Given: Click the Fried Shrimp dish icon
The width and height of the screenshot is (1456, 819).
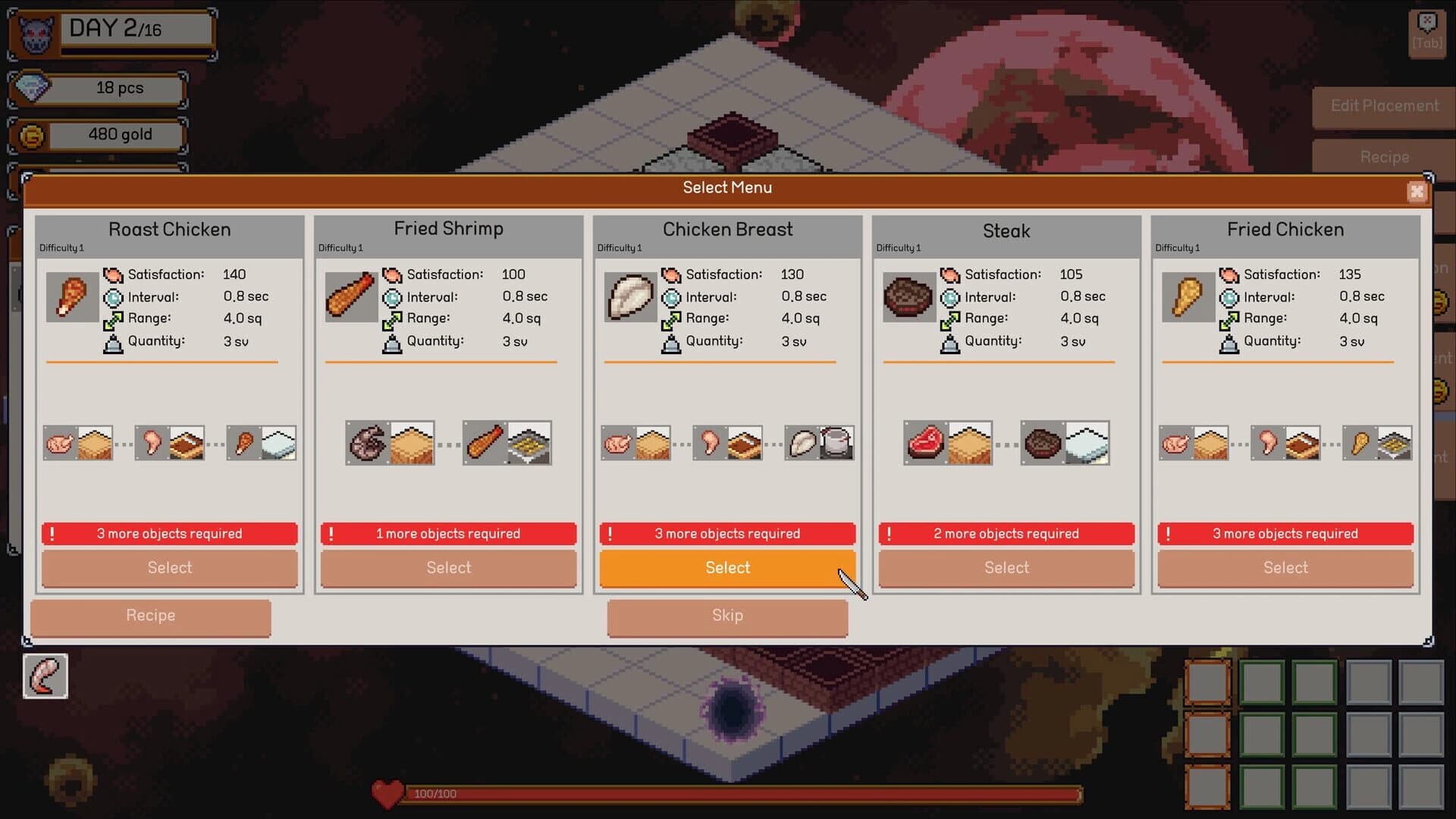Looking at the screenshot, I should [351, 297].
